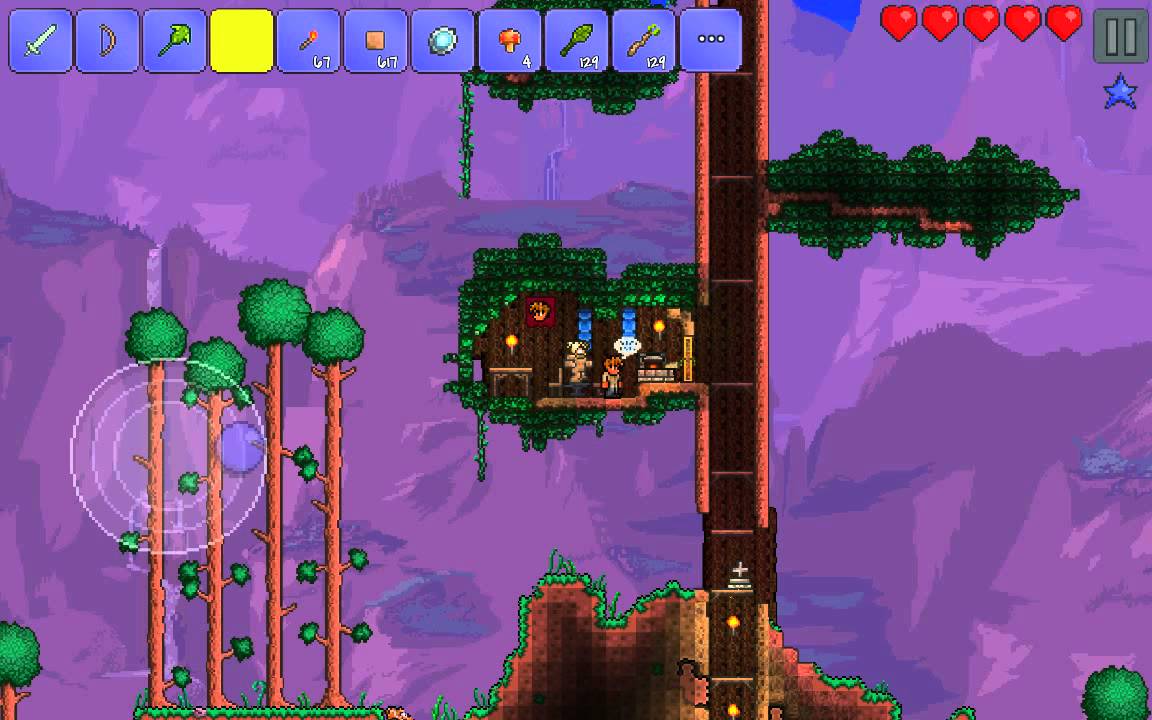This screenshot has width=1152, height=720.
Task: Equip the wooden bow slot
Action: pyautogui.click(x=108, y=41)
